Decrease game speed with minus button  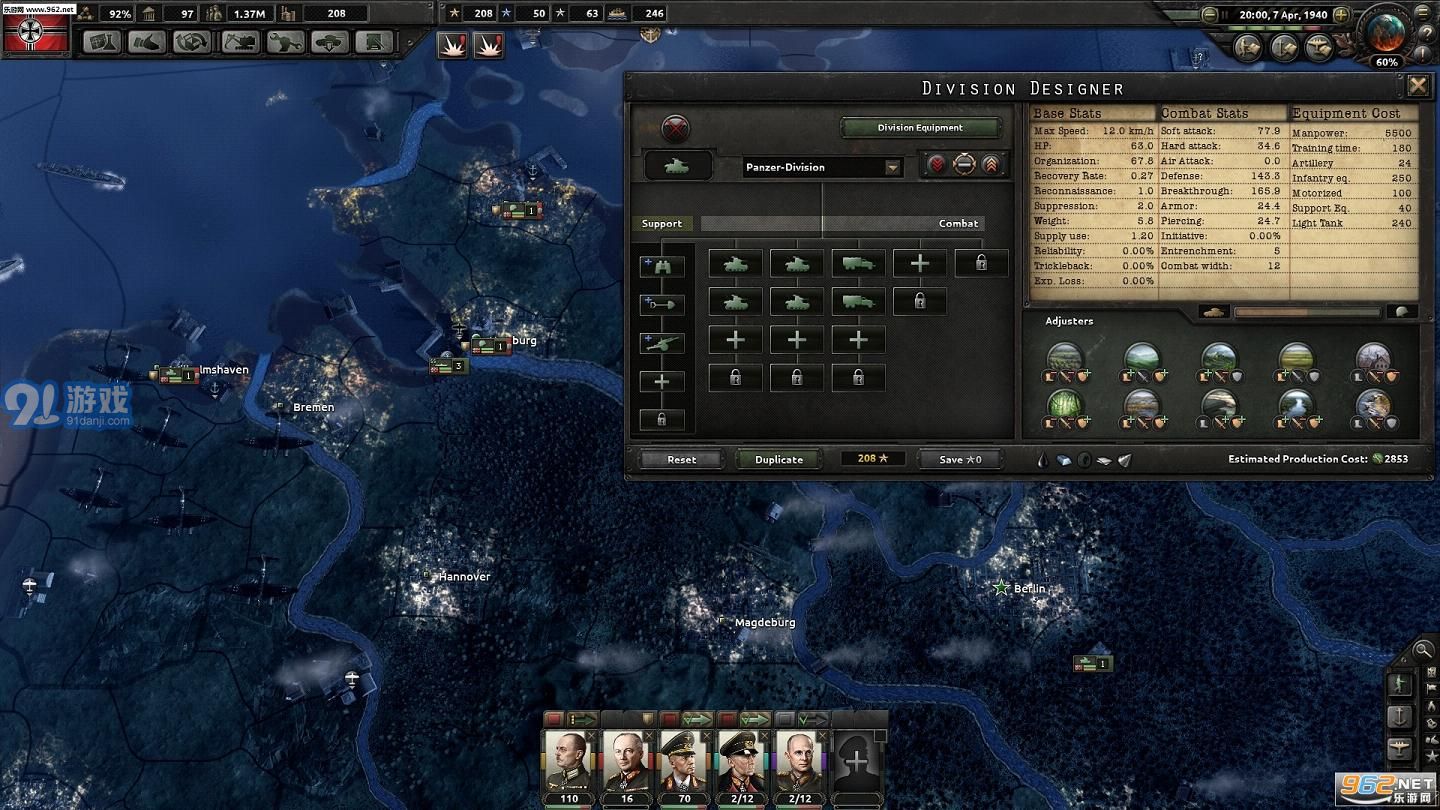click(x=1210, y=15)
